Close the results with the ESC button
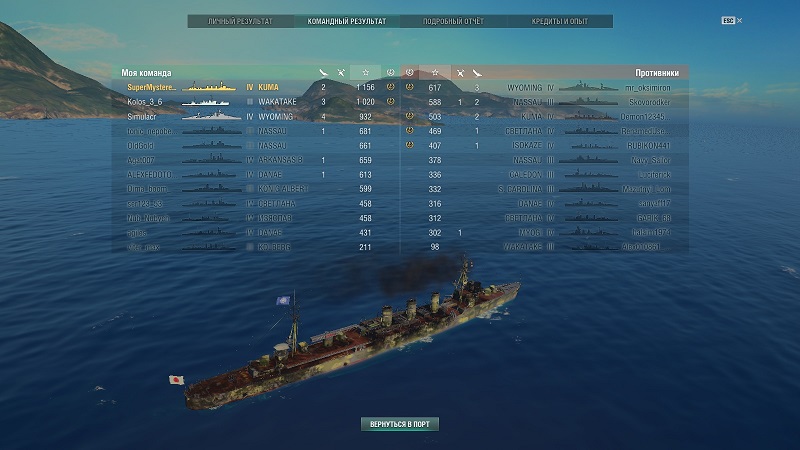 (x=727, y=20)
